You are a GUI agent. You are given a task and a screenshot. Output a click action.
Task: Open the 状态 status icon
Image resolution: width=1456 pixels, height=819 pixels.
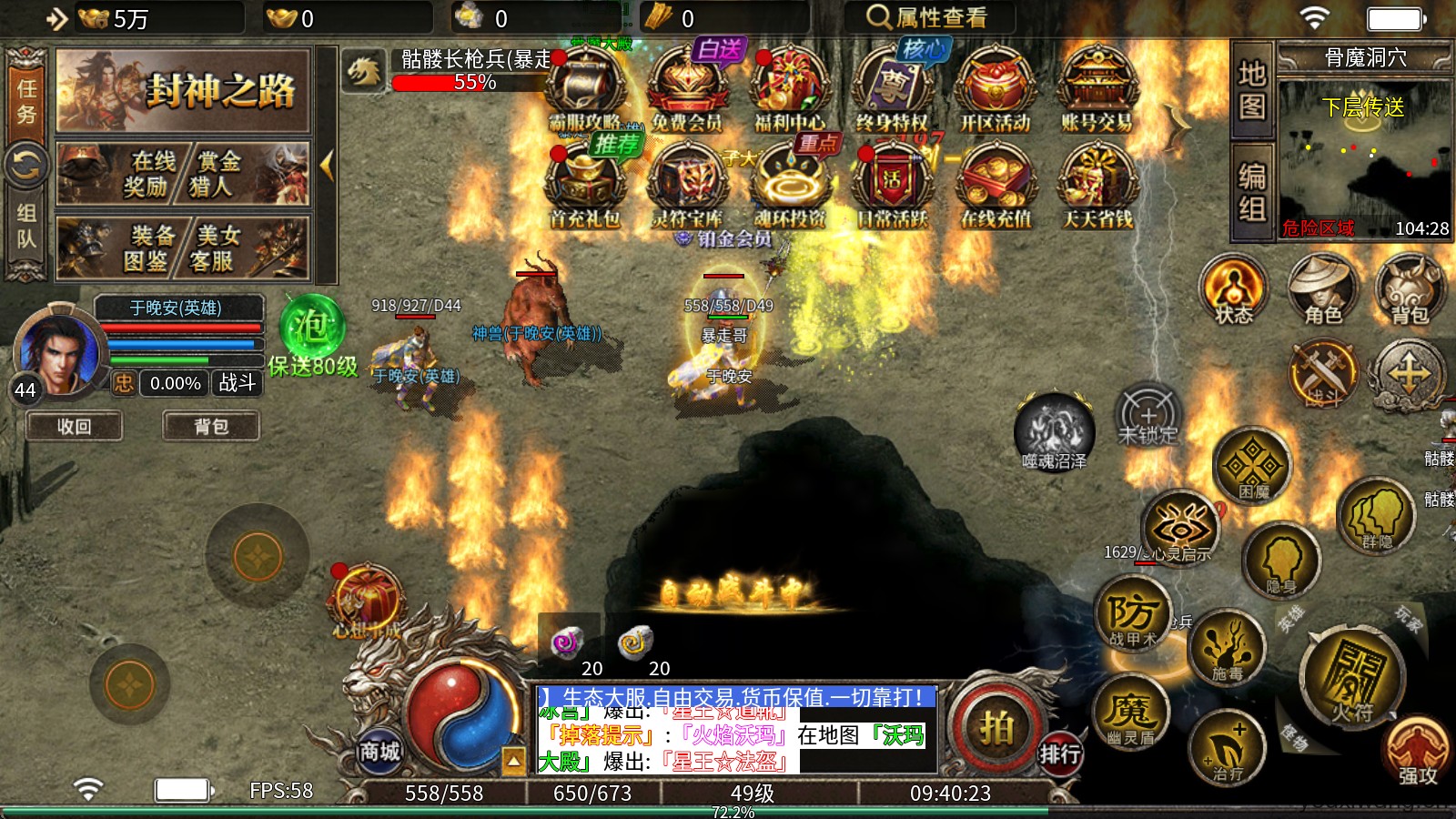[x=1234, y=289]
